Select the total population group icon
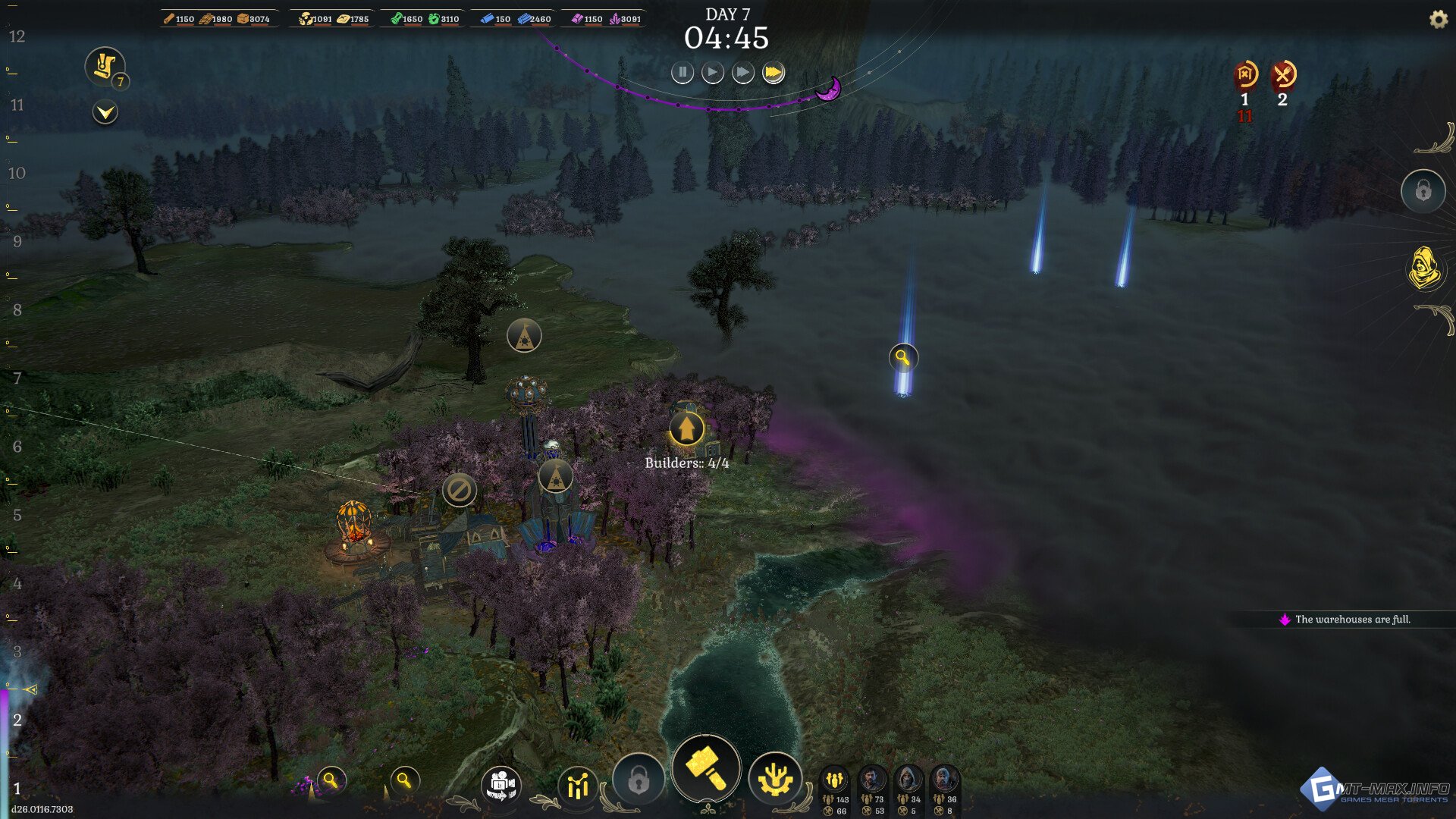1456x819 pixels. 835,780
